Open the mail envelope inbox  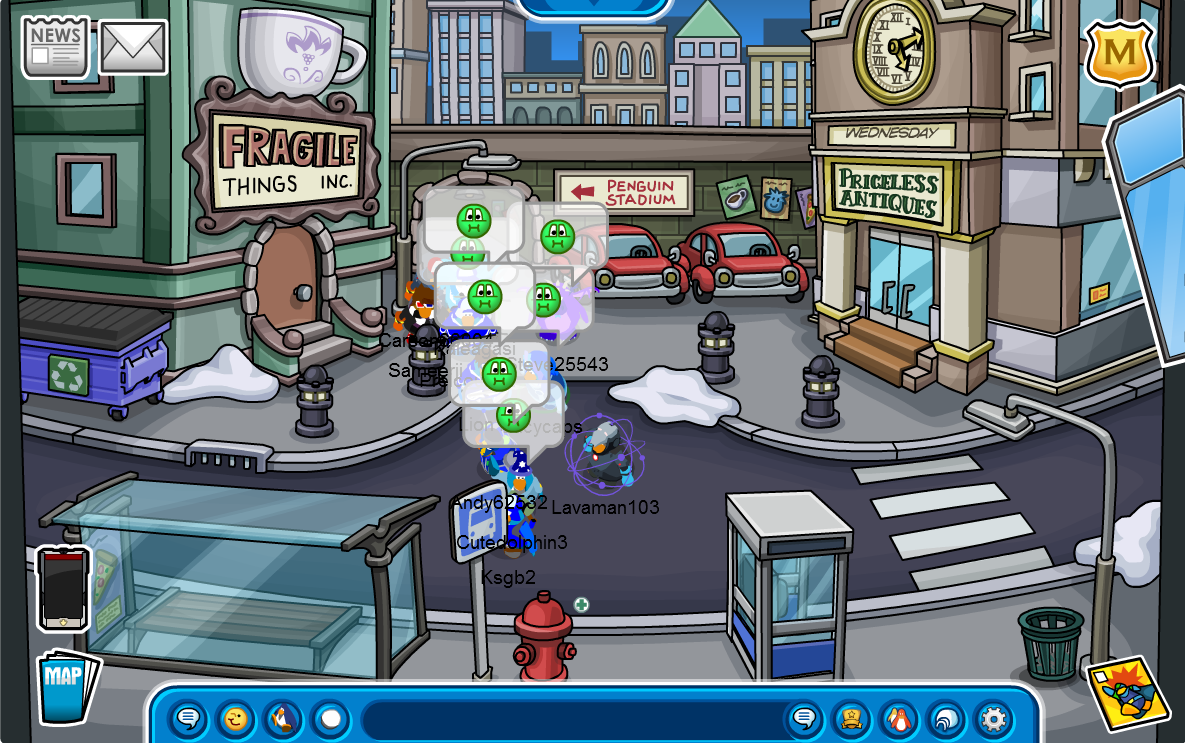[x=133, y=47]
